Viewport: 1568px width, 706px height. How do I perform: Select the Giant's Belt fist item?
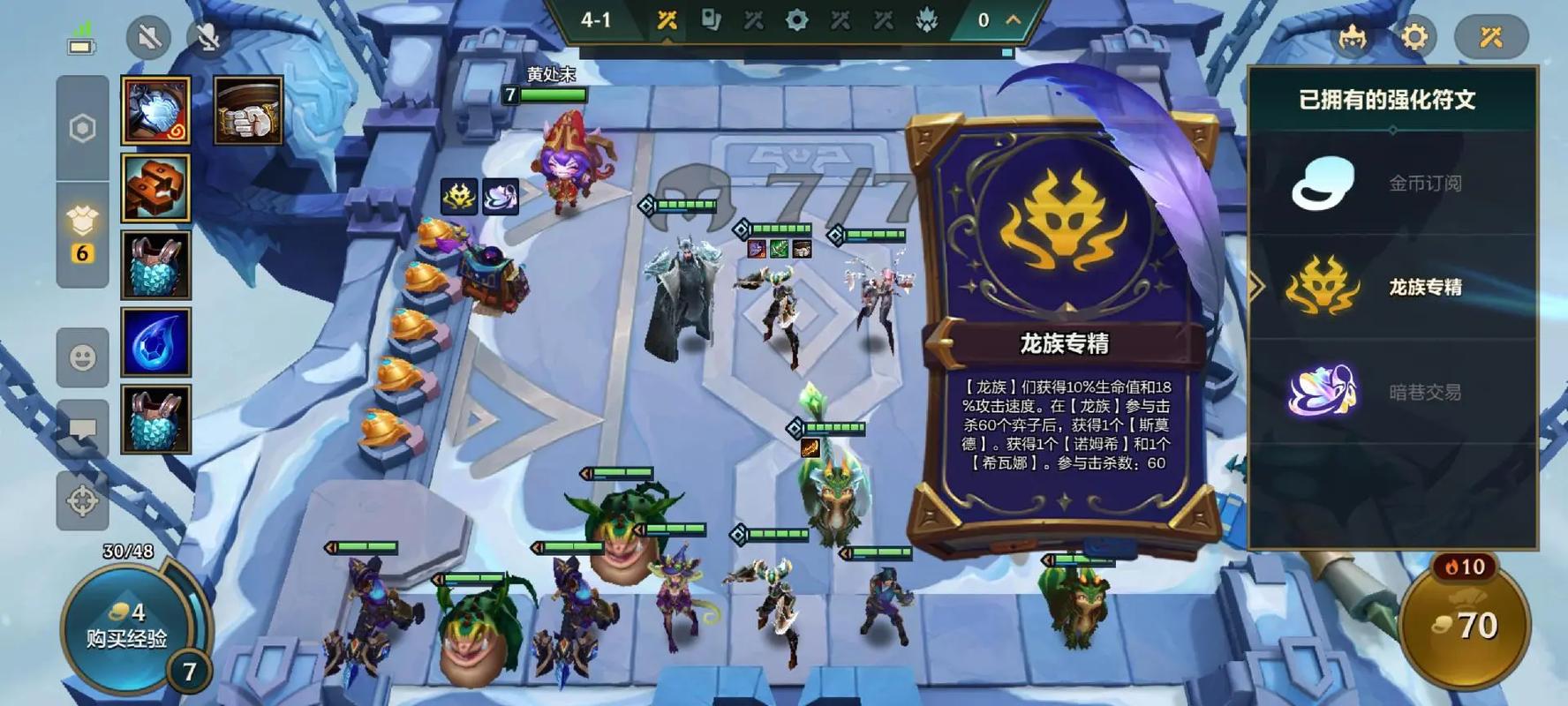(248, 110)
